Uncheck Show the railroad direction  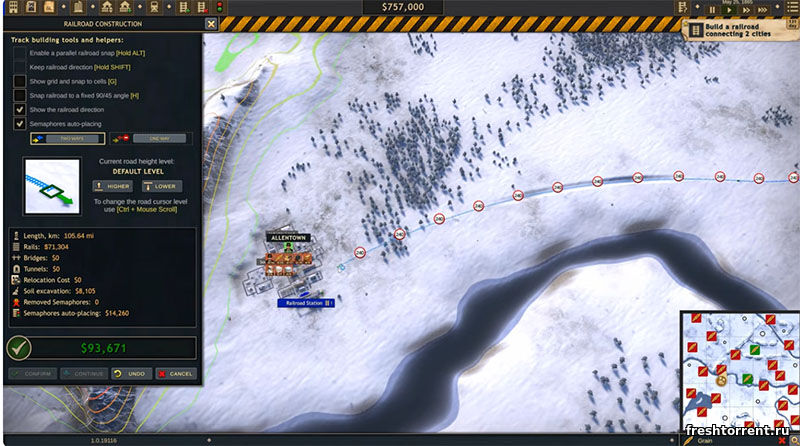[x=19, y=109]
